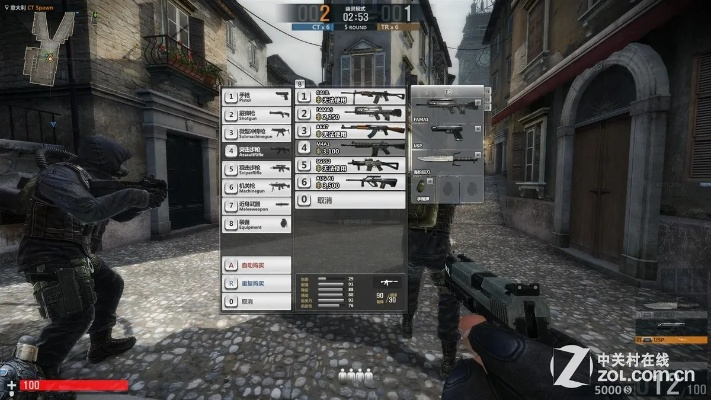Select the Pistol weapon category
The image size is (711, 400).
pyautogui.click(x=257, y=98)
